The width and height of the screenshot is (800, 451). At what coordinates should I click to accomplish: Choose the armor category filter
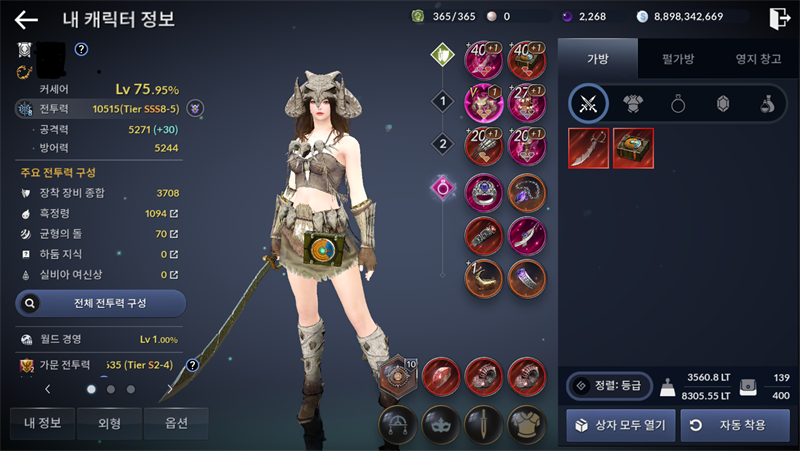632,103
